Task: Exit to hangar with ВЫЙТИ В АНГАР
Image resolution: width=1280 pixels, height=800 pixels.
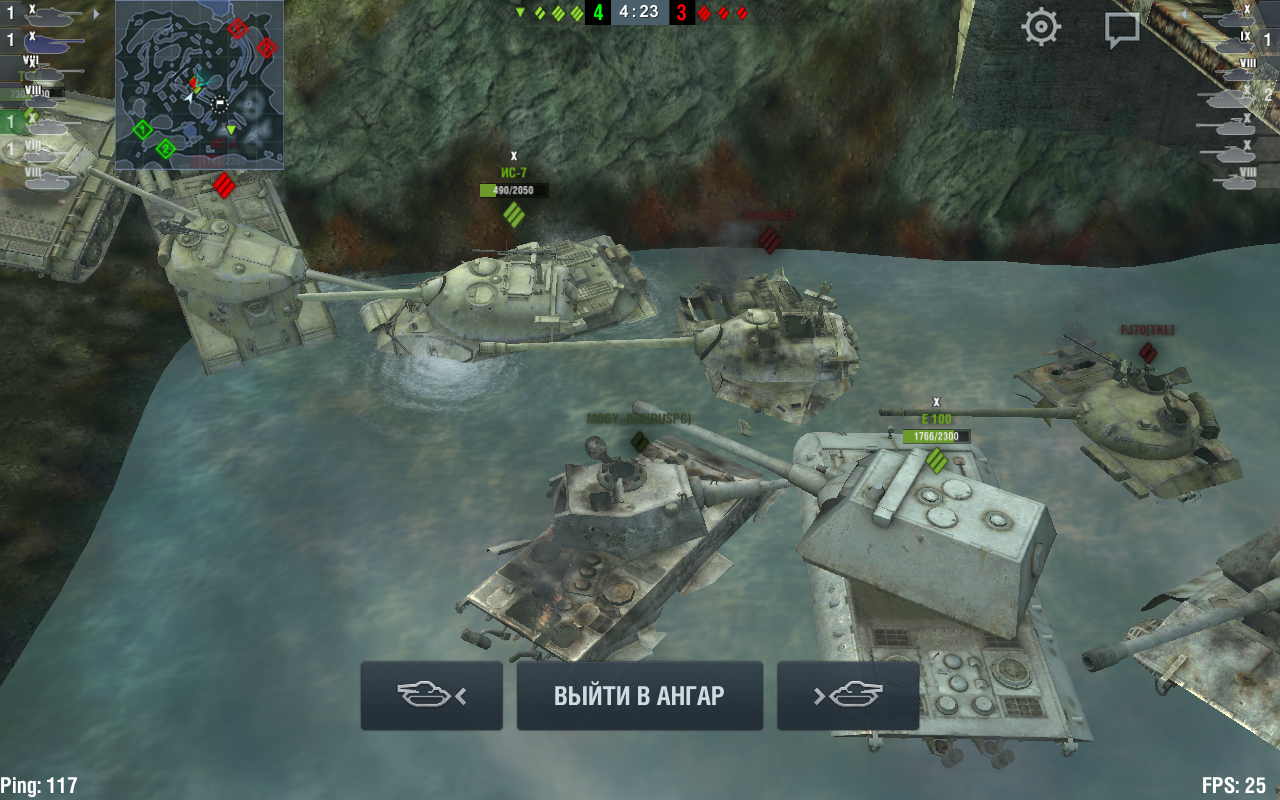Action: pos(639,696)
